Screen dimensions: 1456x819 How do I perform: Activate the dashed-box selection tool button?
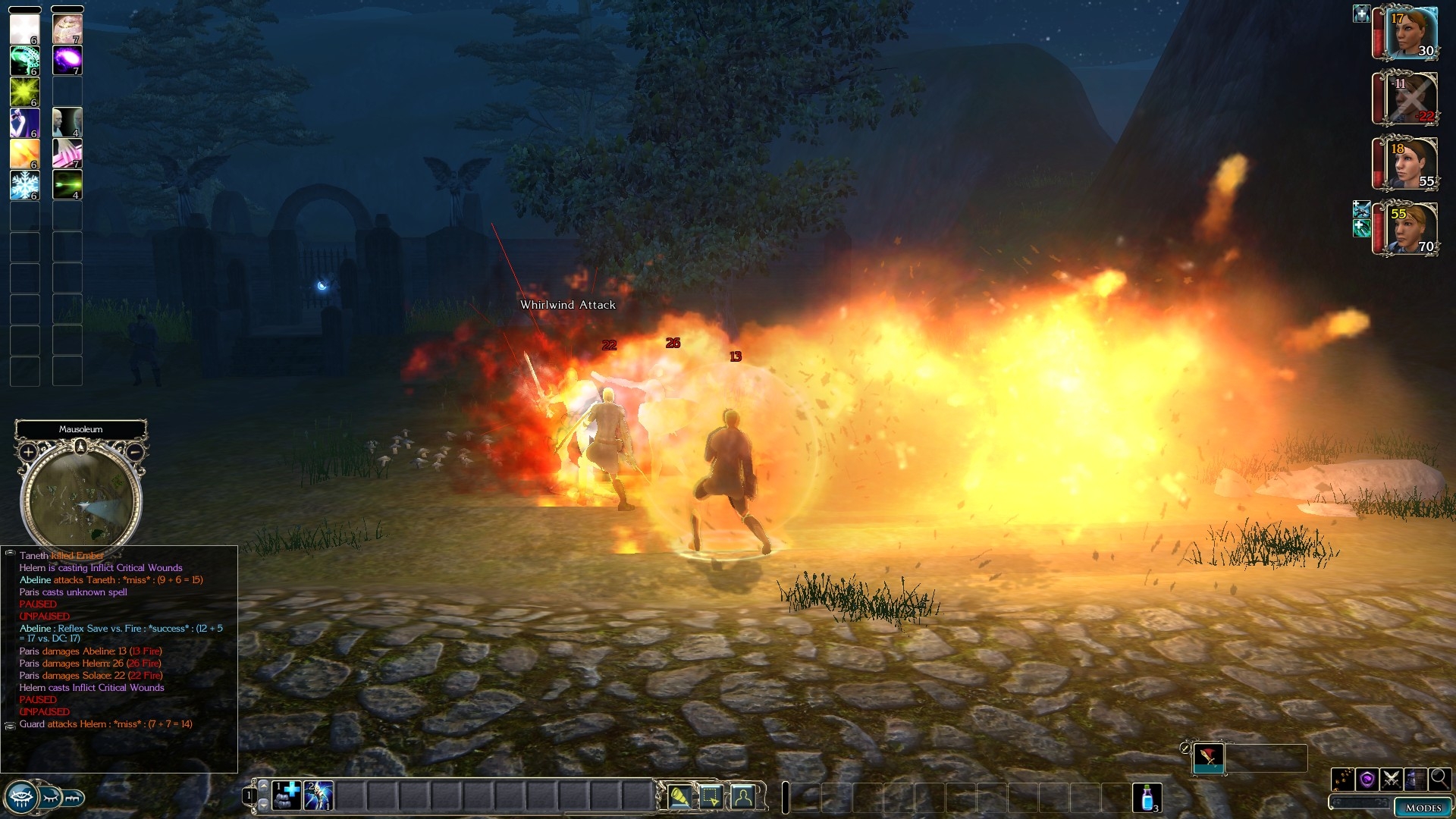[711, 797]
